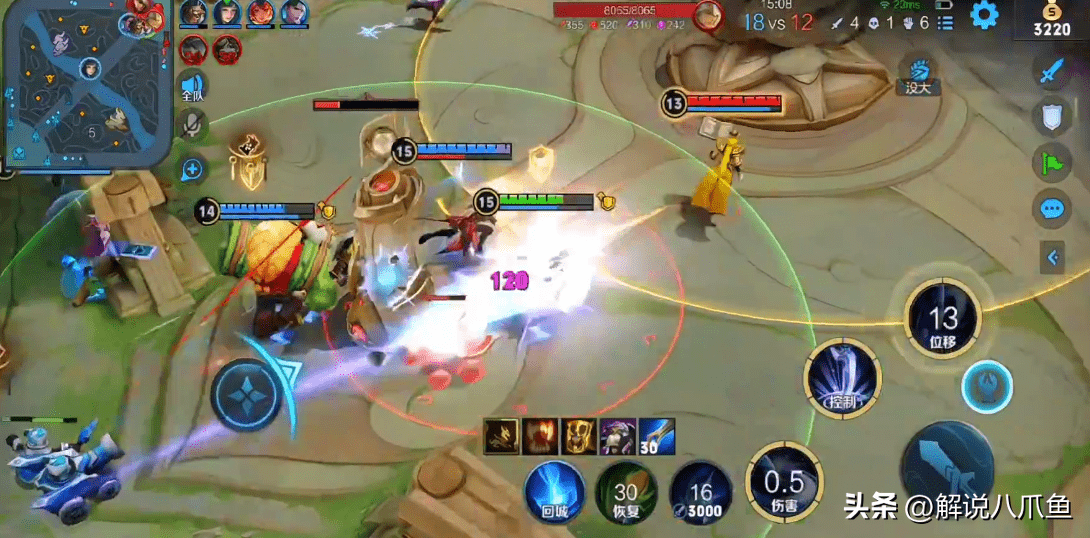
Task: Toggle the muted microphone button
Action: (192, 125)
